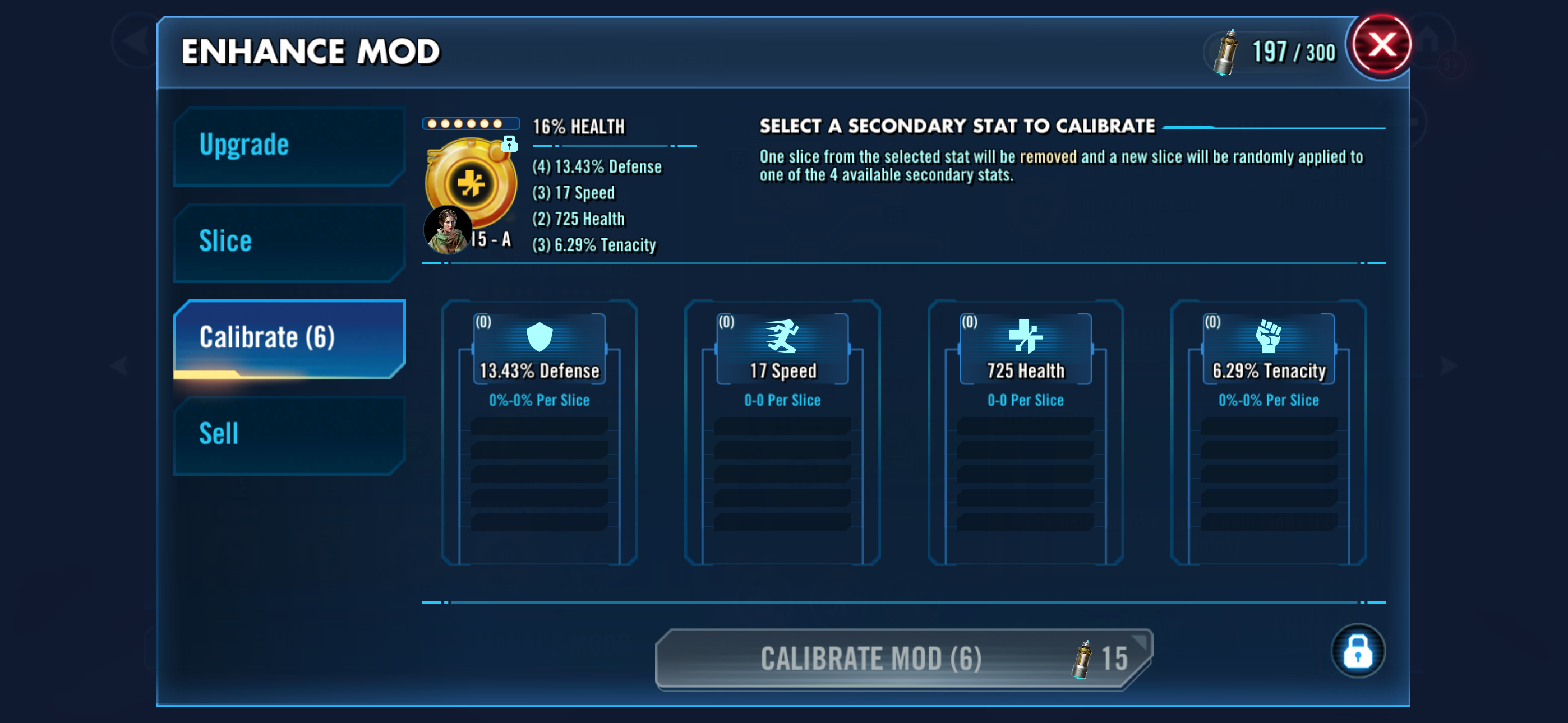Screen dimensions: 1568x723
Task: Select the Calibrate (6) tab
Action: click(288, 339)
